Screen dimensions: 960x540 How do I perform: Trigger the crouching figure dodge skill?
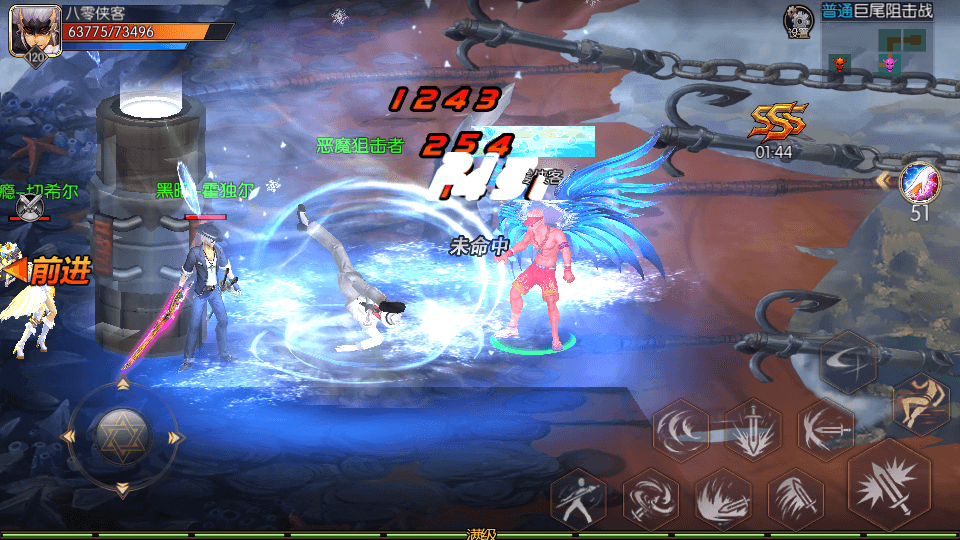(x=919, y=401)
